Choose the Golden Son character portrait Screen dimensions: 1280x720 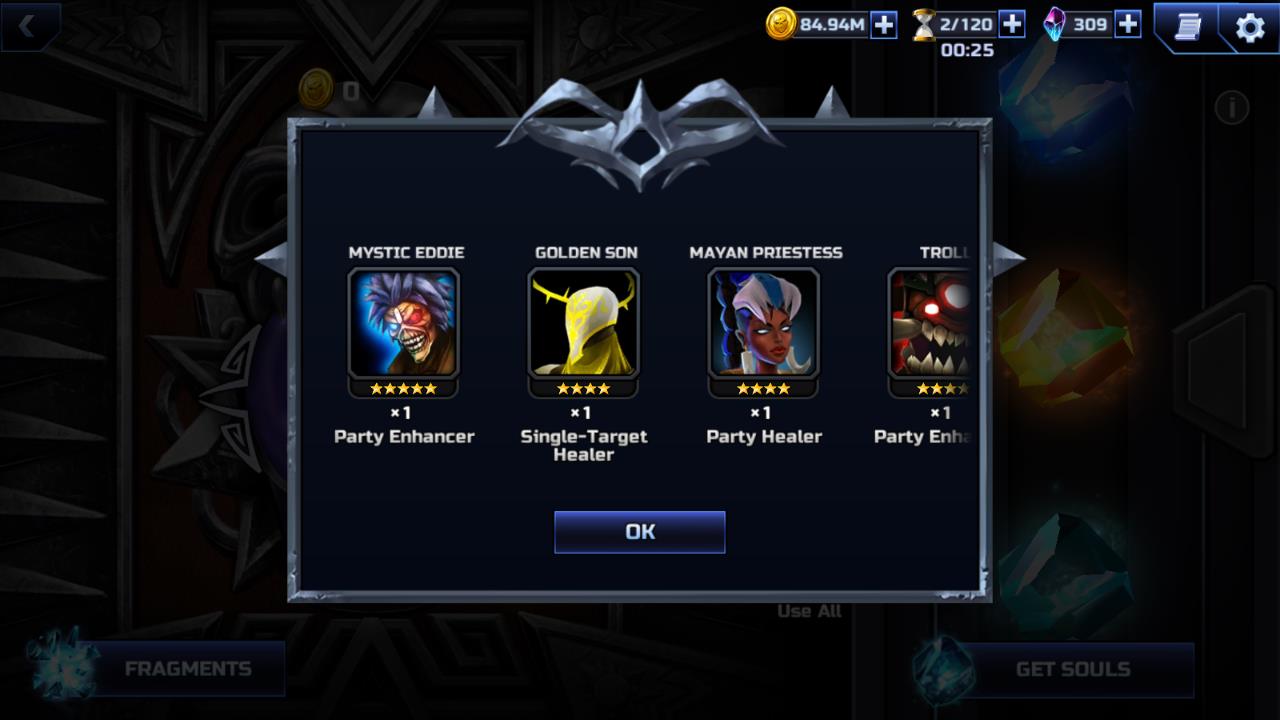(x=584, y=322)
